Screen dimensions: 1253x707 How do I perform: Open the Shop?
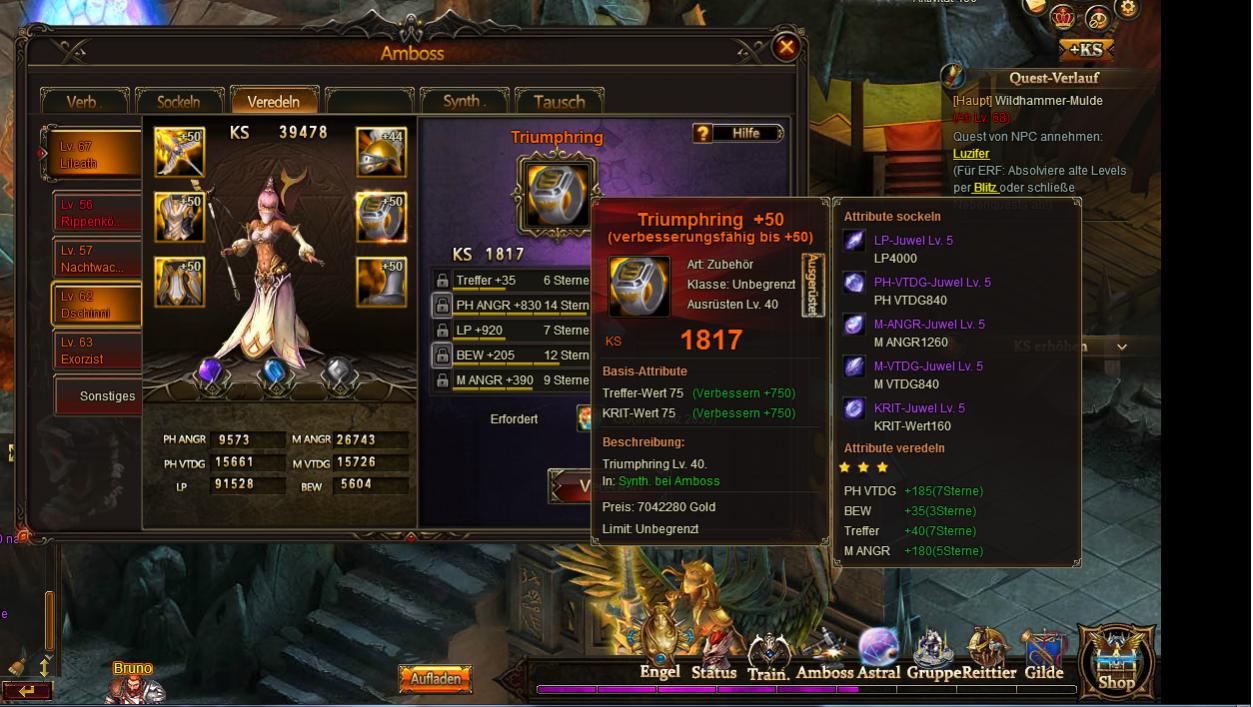click(x=1116, y=662)
